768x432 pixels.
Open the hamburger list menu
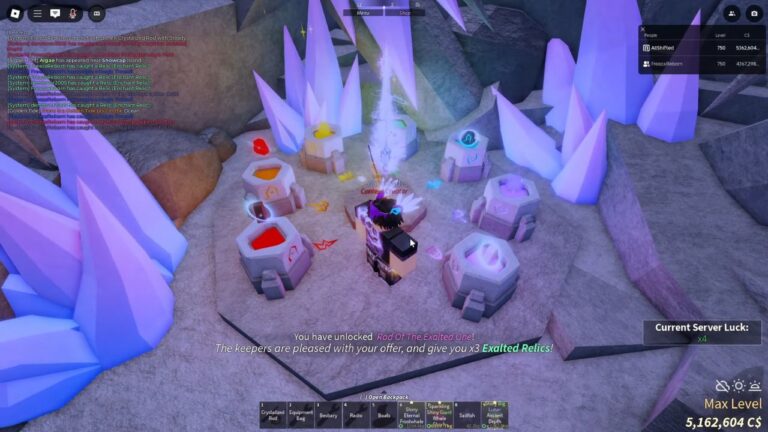pos(36,13)
